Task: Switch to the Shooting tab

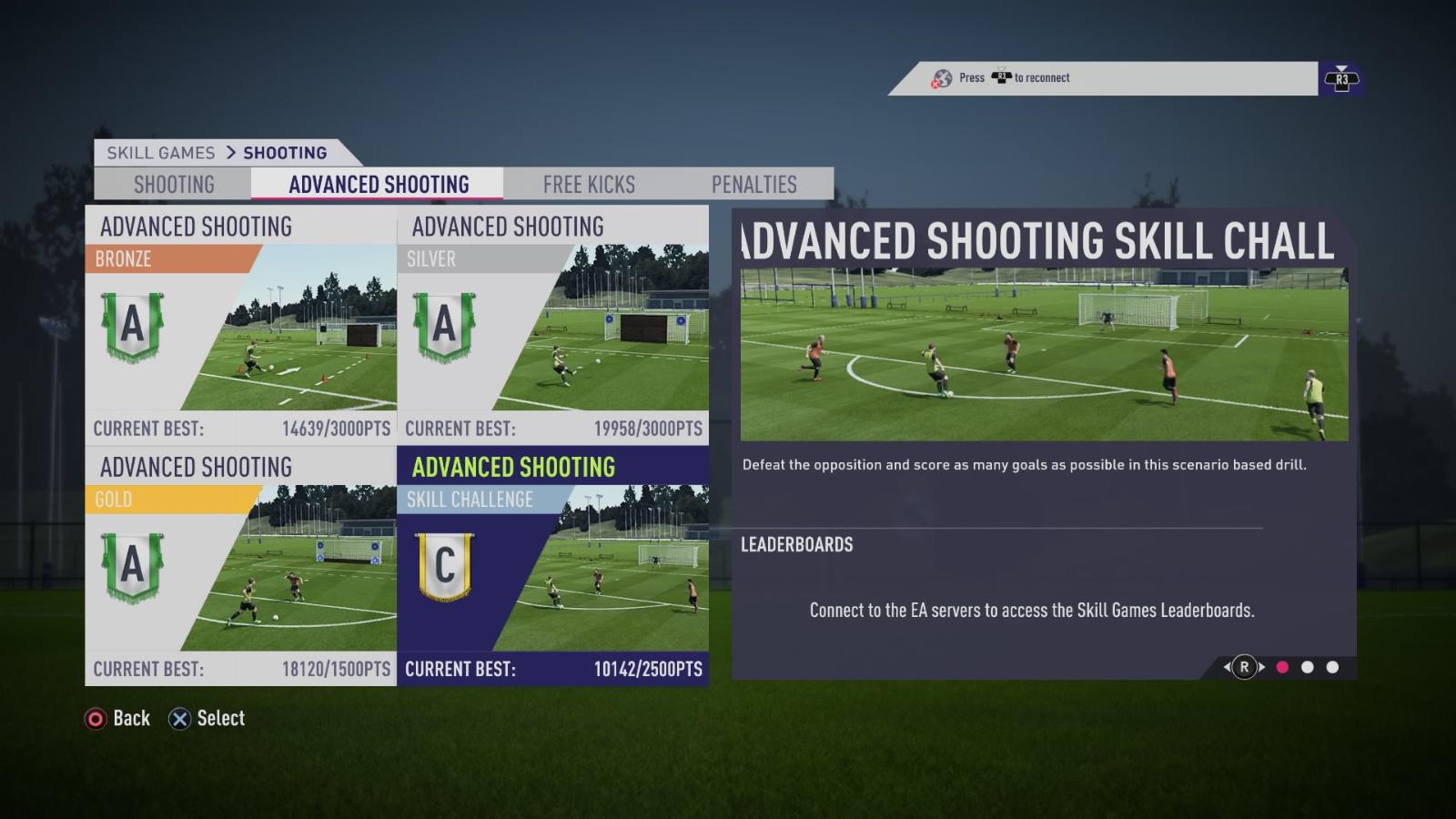Action: coord(174,185)
